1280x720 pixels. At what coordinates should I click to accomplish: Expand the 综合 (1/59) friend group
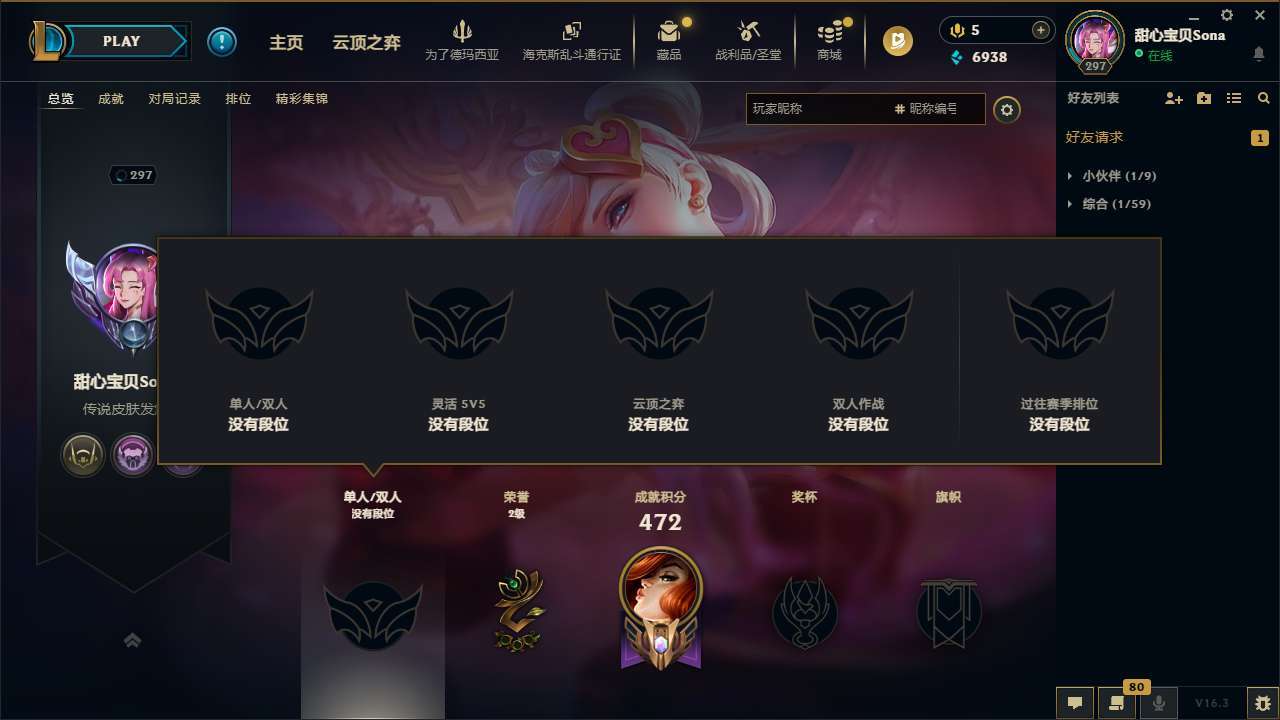coord(1117,203)
